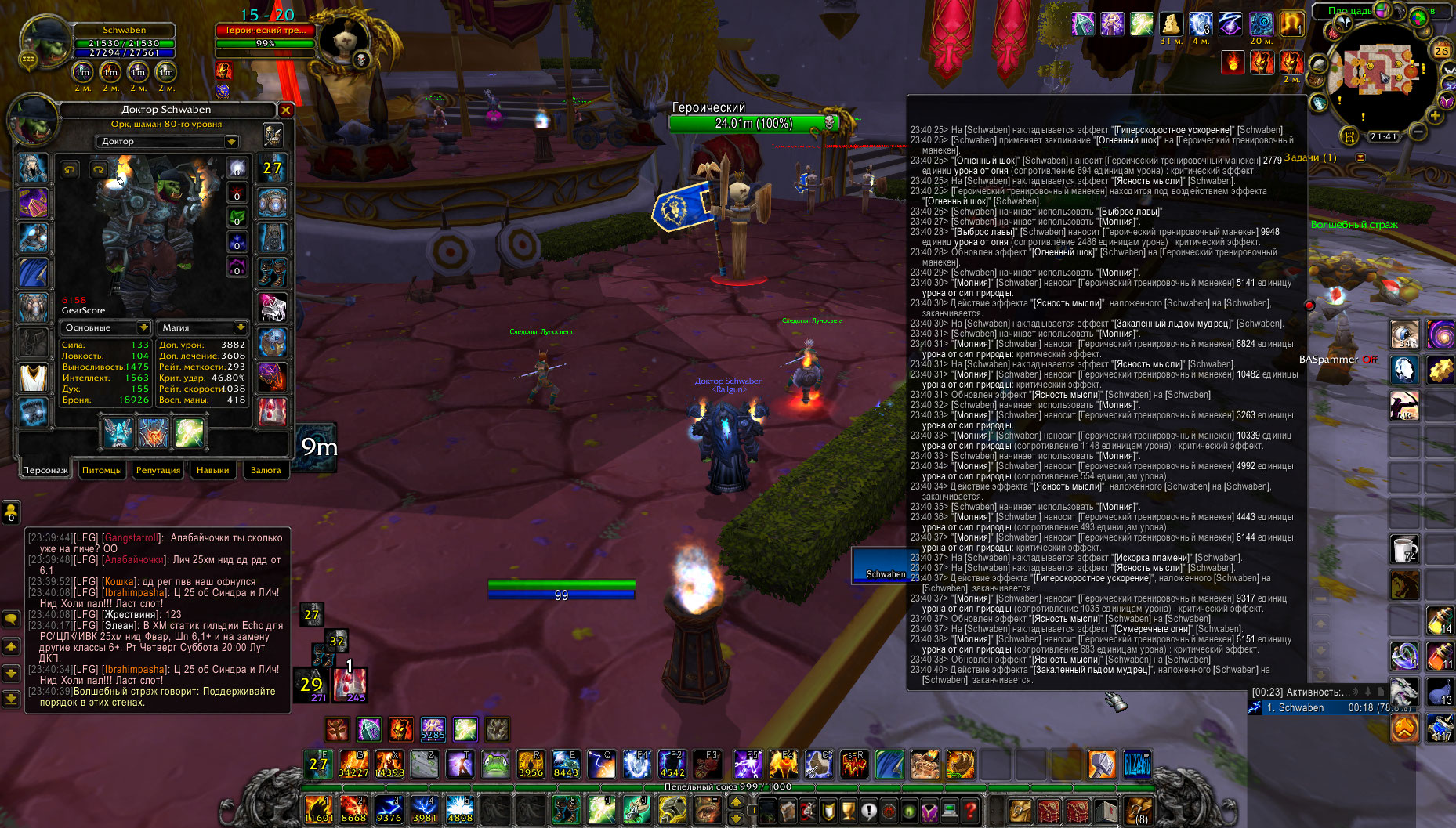Image resolution: width=1456 pixels, height=828 pixels.
Task: Select the Валюта tab
Action: click(266, 470)
